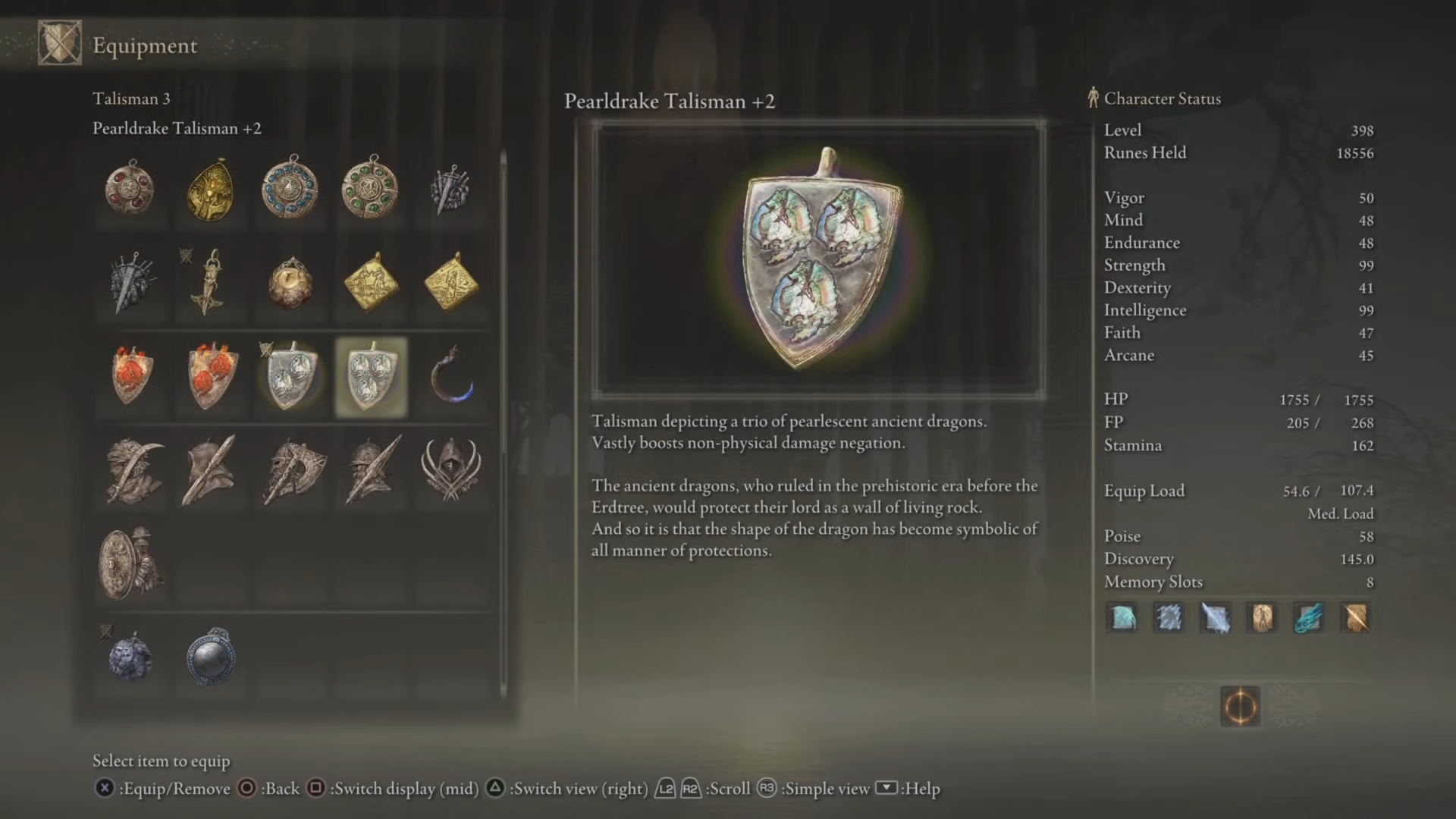The width and height of the screenshot is (1456, 819).
Task: Choose the golden teardrop-shaped talisman
Action: click(x=210, y=190)
